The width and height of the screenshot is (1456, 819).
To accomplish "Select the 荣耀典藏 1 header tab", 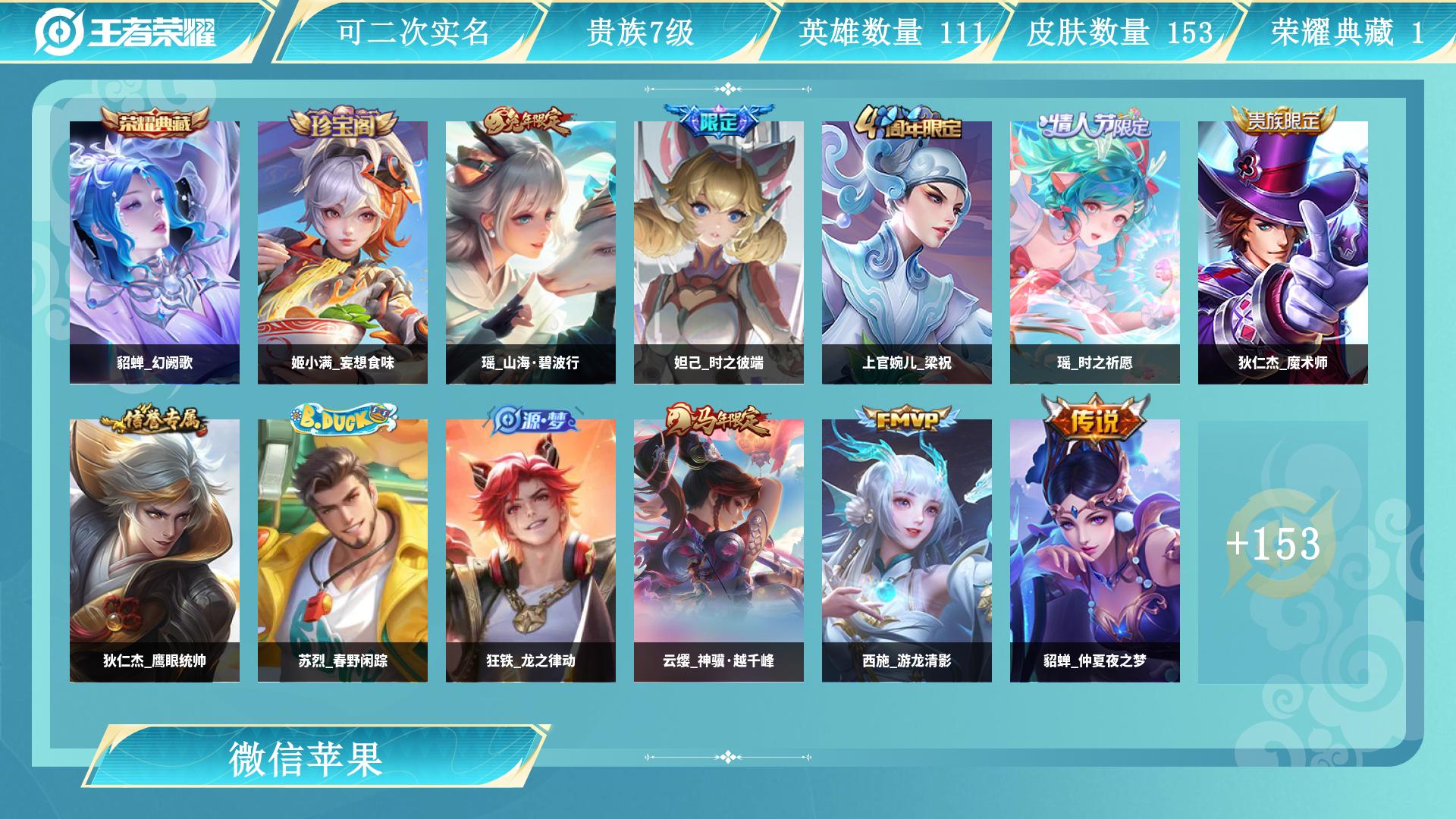I will click(x=1347, y=33).
